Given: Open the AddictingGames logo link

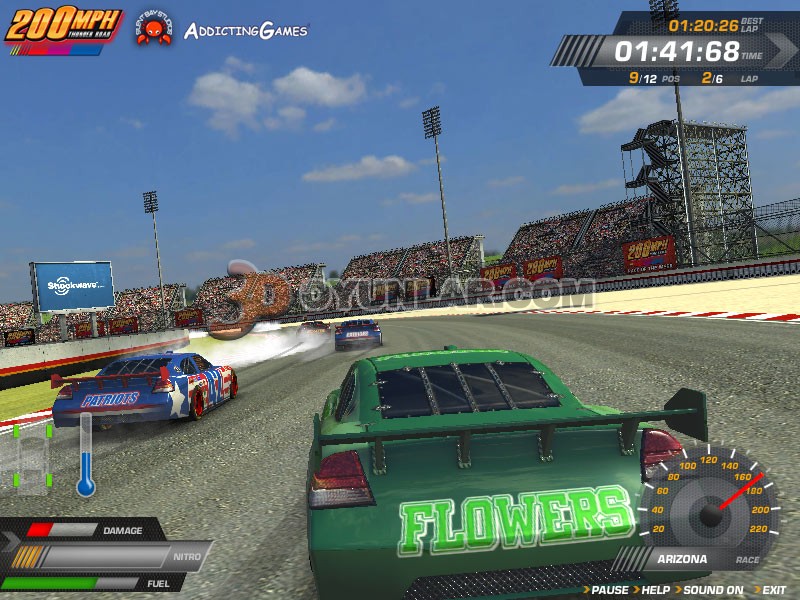Looking at the screenshot, I should click(x=246, y=30).
